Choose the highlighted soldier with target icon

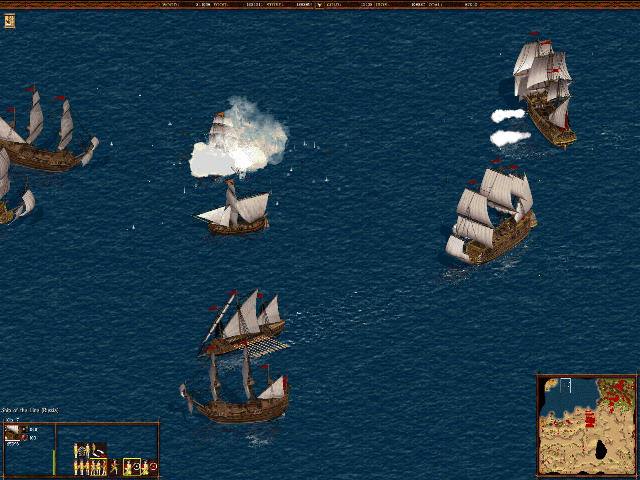click(132, 466)
